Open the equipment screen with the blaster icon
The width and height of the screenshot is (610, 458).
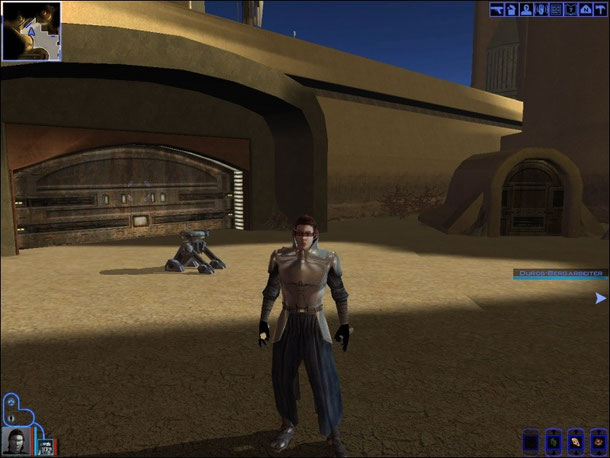pos(496,10)
